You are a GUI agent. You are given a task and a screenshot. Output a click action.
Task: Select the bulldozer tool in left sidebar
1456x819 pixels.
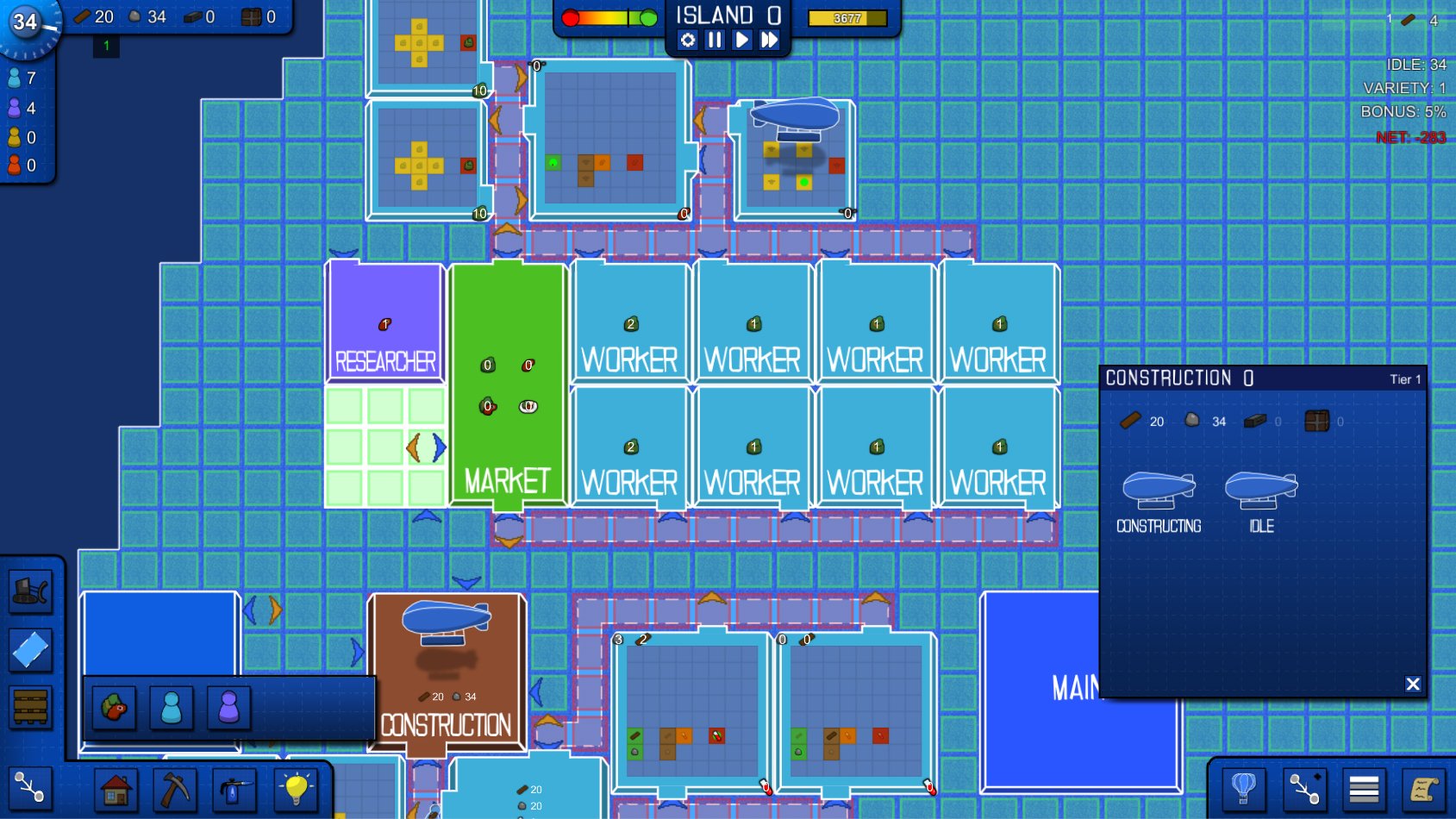pyautogui.click(x=31, y=591)
